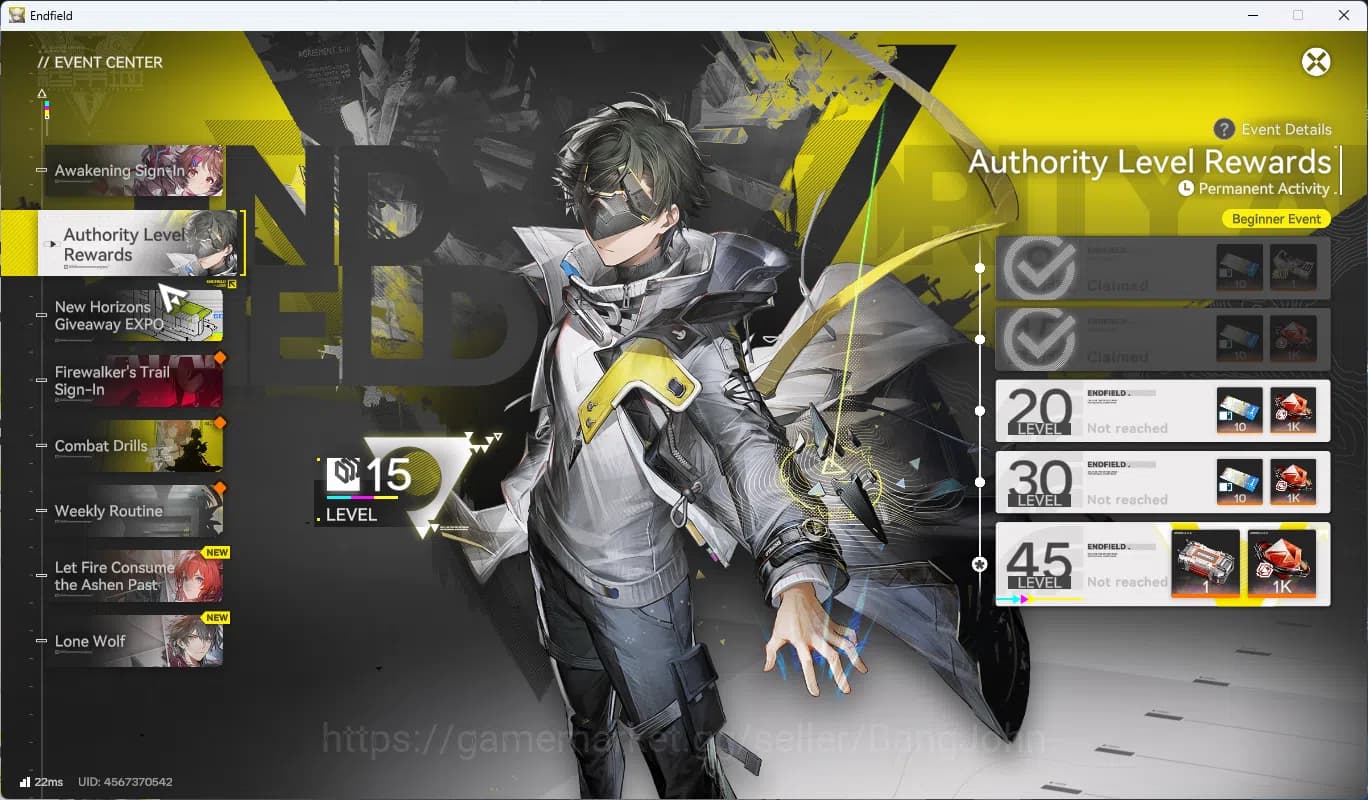Open the Awakening Sign-In event

(135, 172)
